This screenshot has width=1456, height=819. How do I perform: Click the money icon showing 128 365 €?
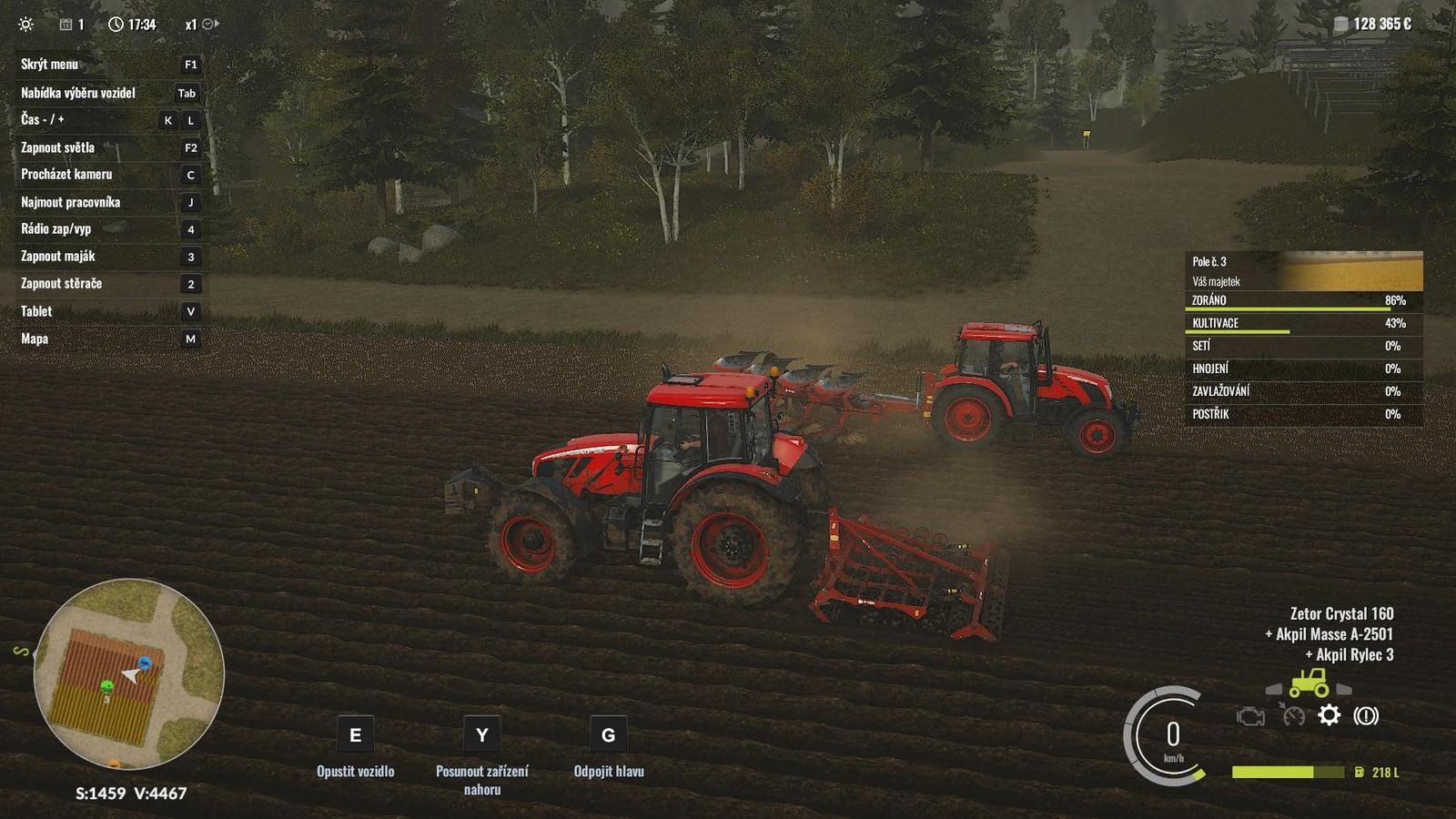tap(1340, 25)
